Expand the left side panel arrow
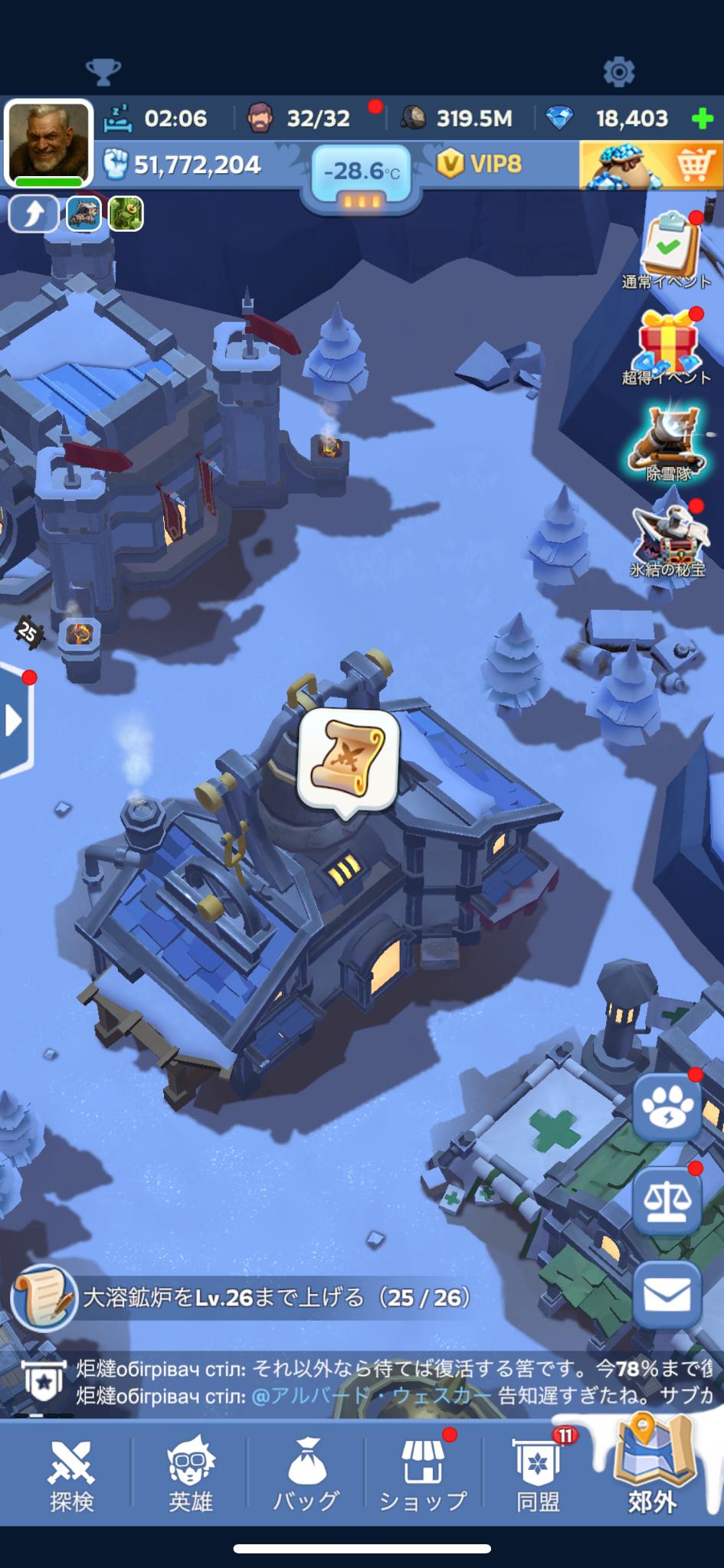This screenshot has height=1568, width=724. click(x=14, y=720)
